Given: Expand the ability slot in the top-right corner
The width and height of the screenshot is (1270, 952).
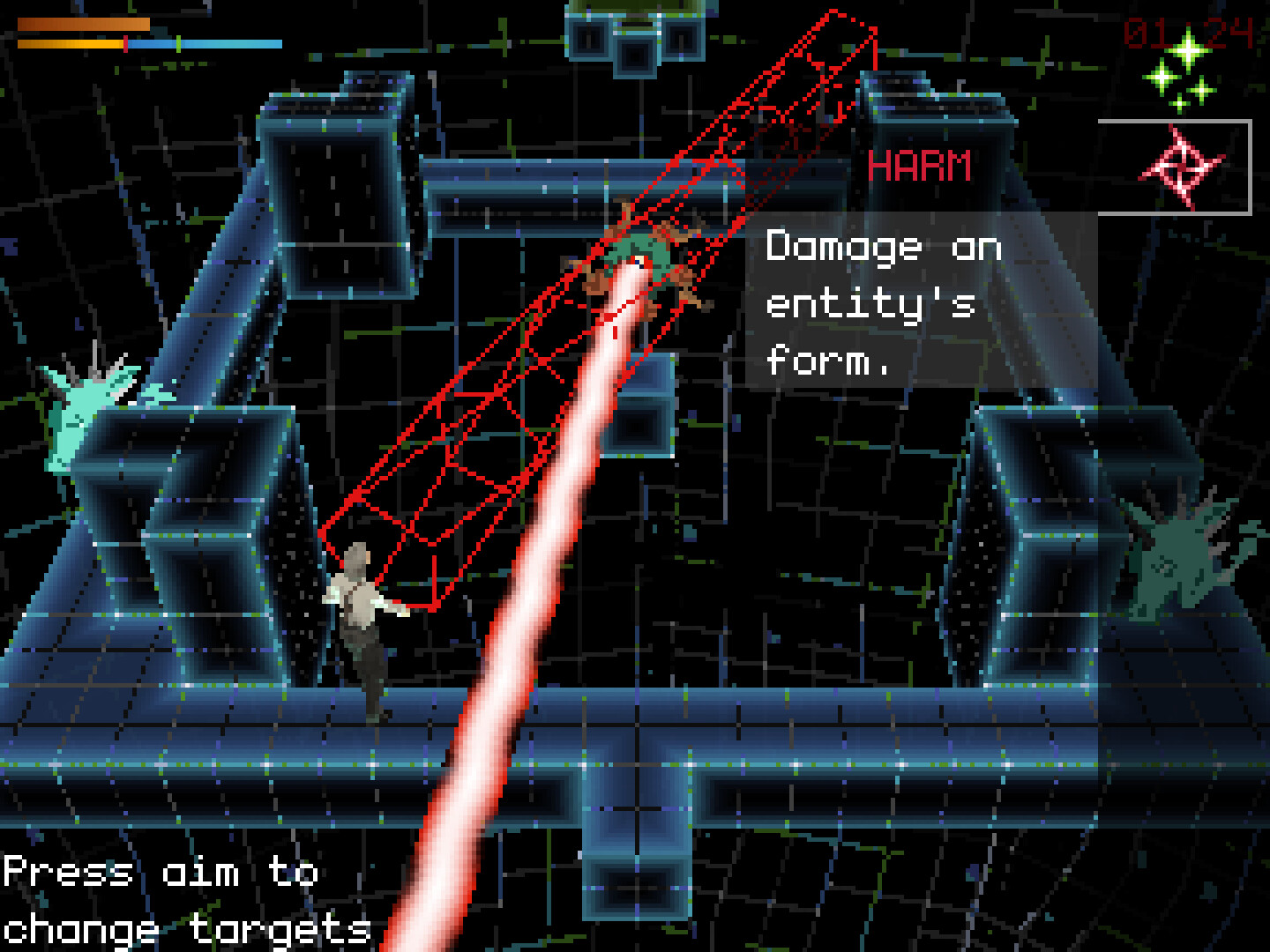Looking at the screenshot, I should [x=1180, y=166].
